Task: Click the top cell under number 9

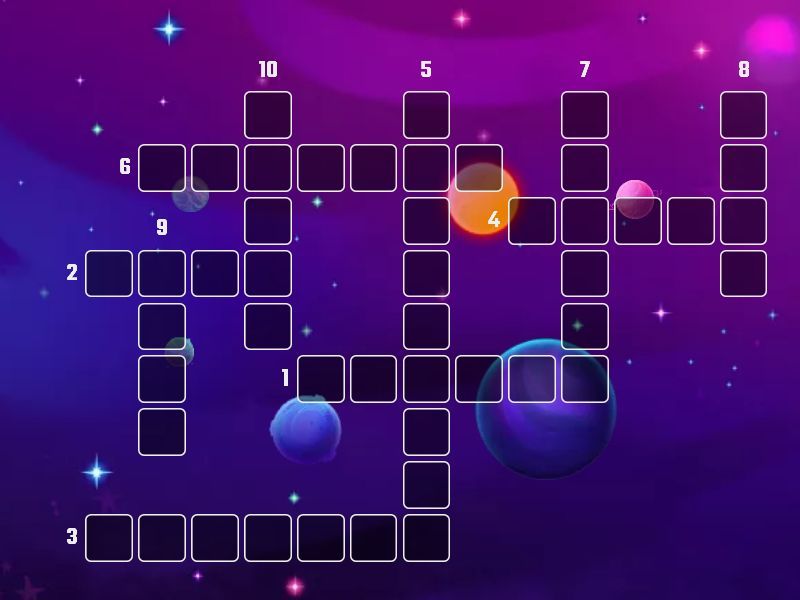Action: pyautogui.click(x=162, y=273)
